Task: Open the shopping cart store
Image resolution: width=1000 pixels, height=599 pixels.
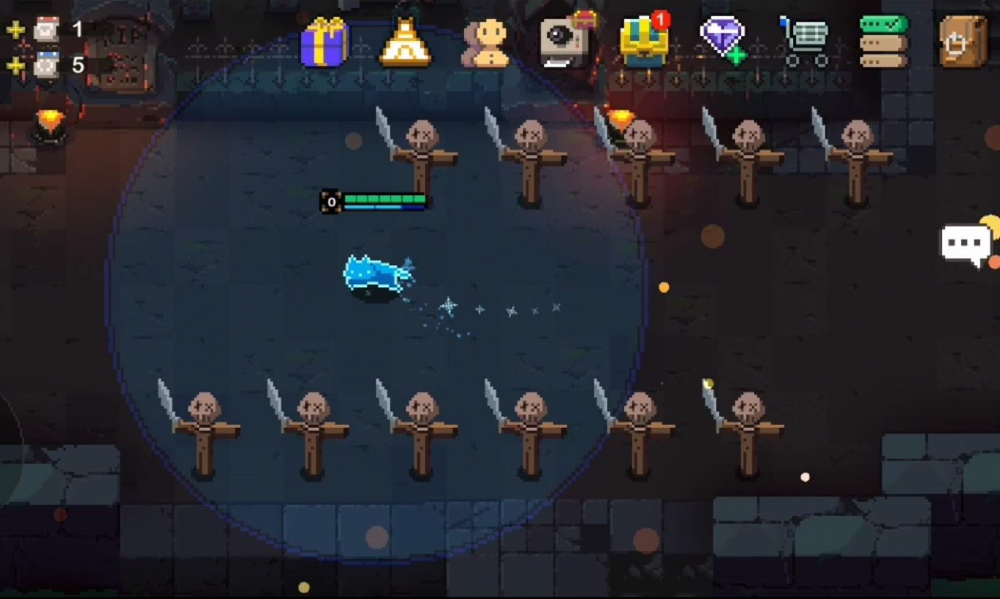Action: click(805, 42)
